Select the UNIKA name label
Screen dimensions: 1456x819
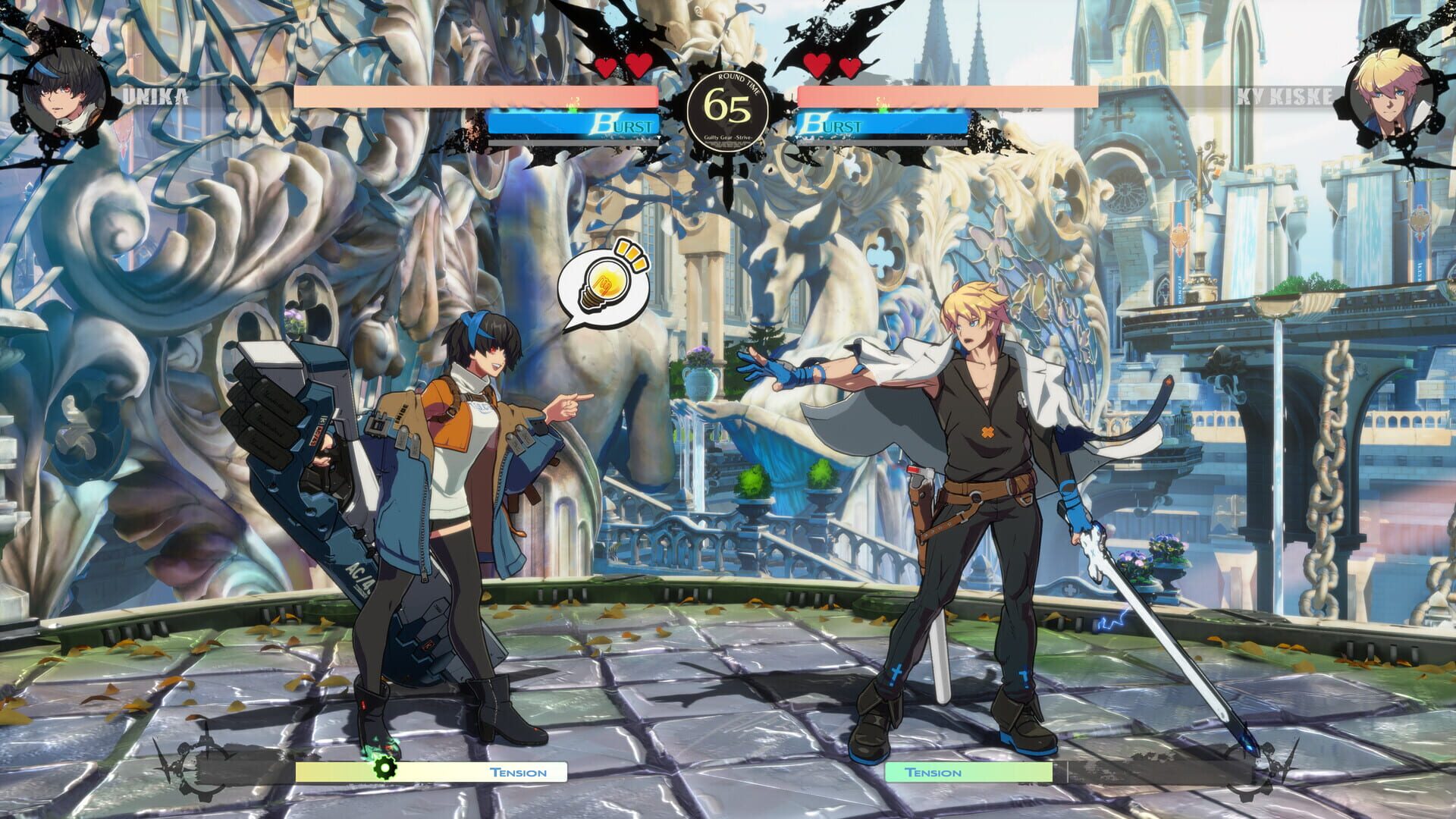pos(155,95)
